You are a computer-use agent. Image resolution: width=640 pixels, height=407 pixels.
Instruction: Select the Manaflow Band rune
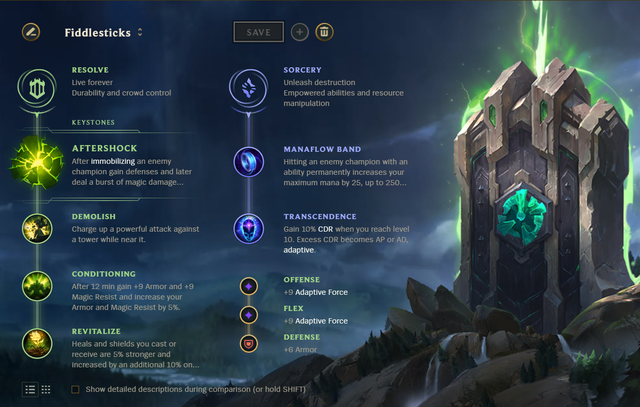pos(248,161)
